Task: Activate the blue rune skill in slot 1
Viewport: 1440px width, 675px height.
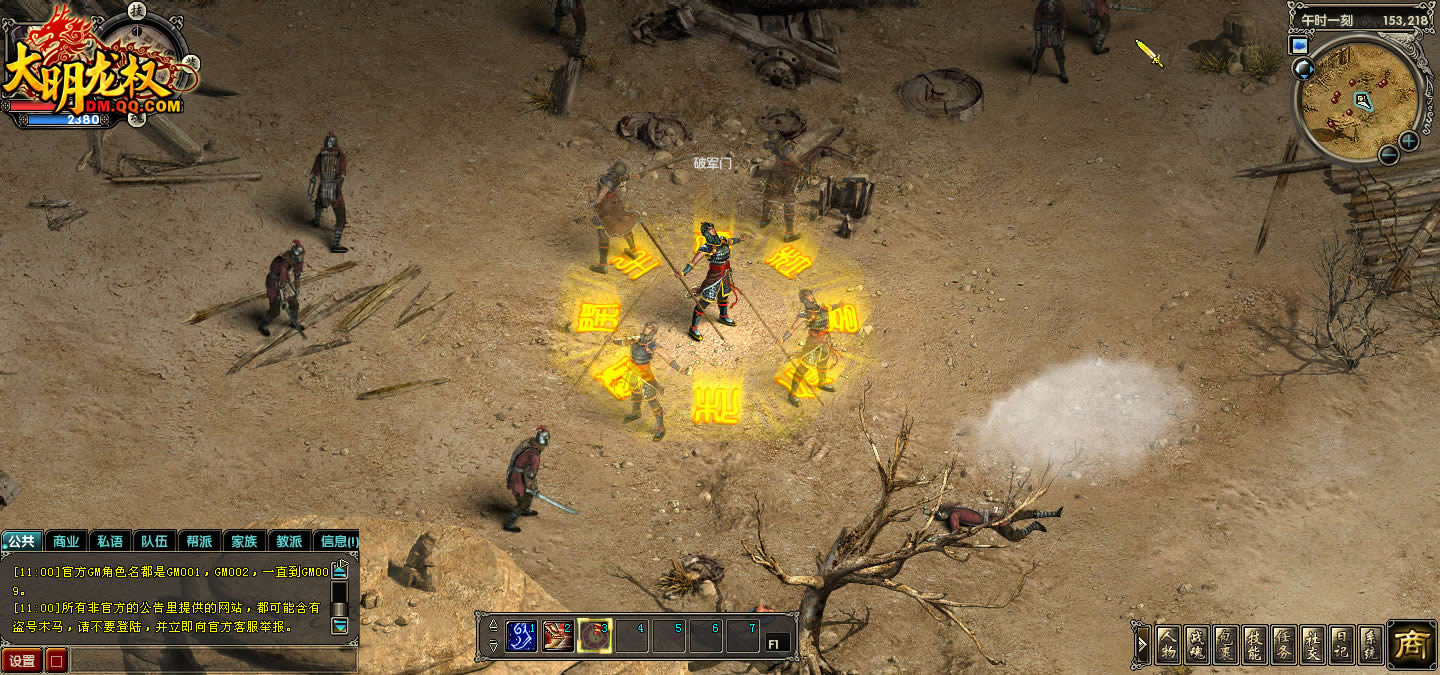Action: coord(521,636)
